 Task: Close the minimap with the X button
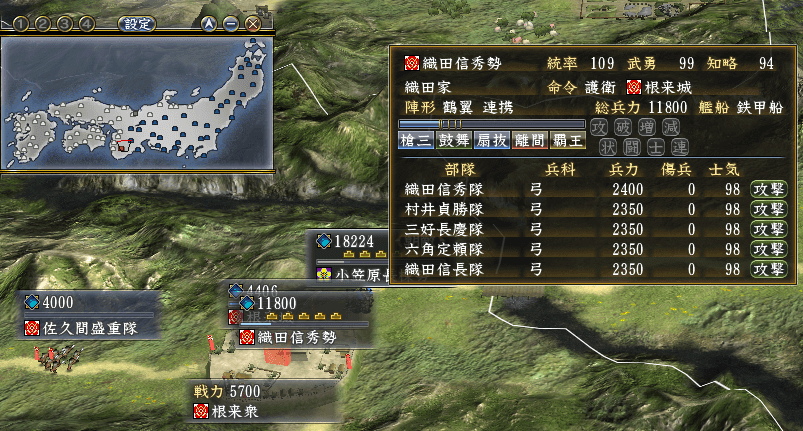[x=253, y=23]
